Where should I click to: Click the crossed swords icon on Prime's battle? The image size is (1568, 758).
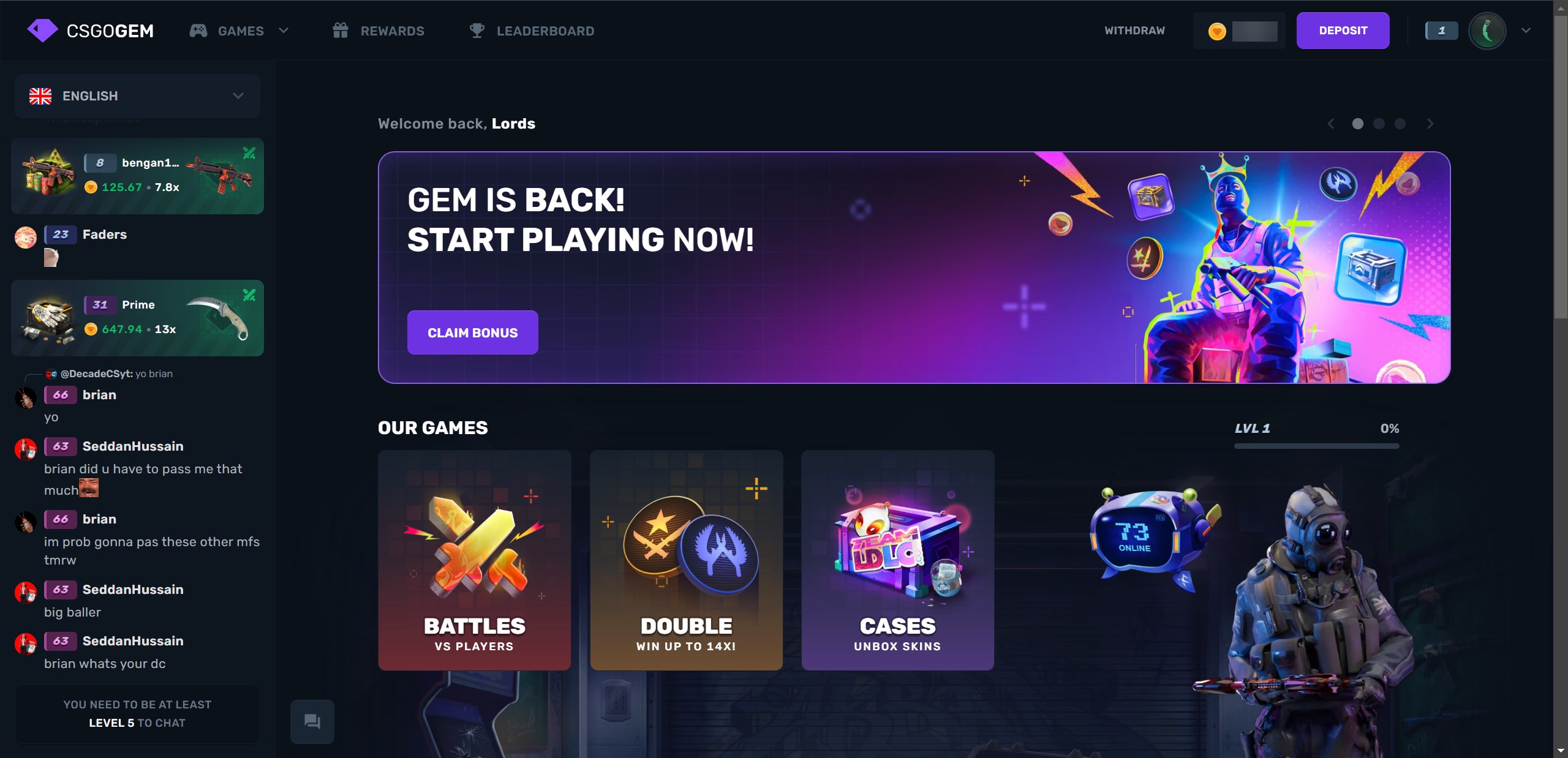coord(249,295)
